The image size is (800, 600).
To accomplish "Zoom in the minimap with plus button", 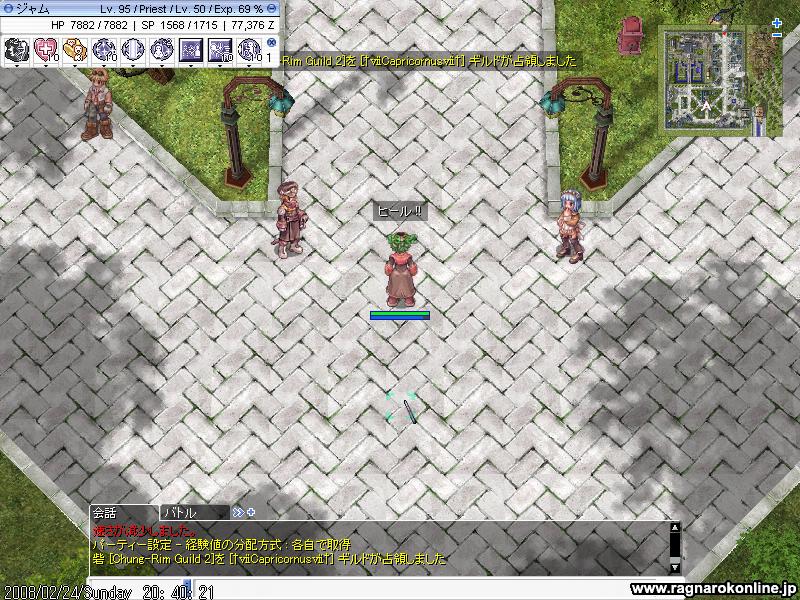I will 778,23.
